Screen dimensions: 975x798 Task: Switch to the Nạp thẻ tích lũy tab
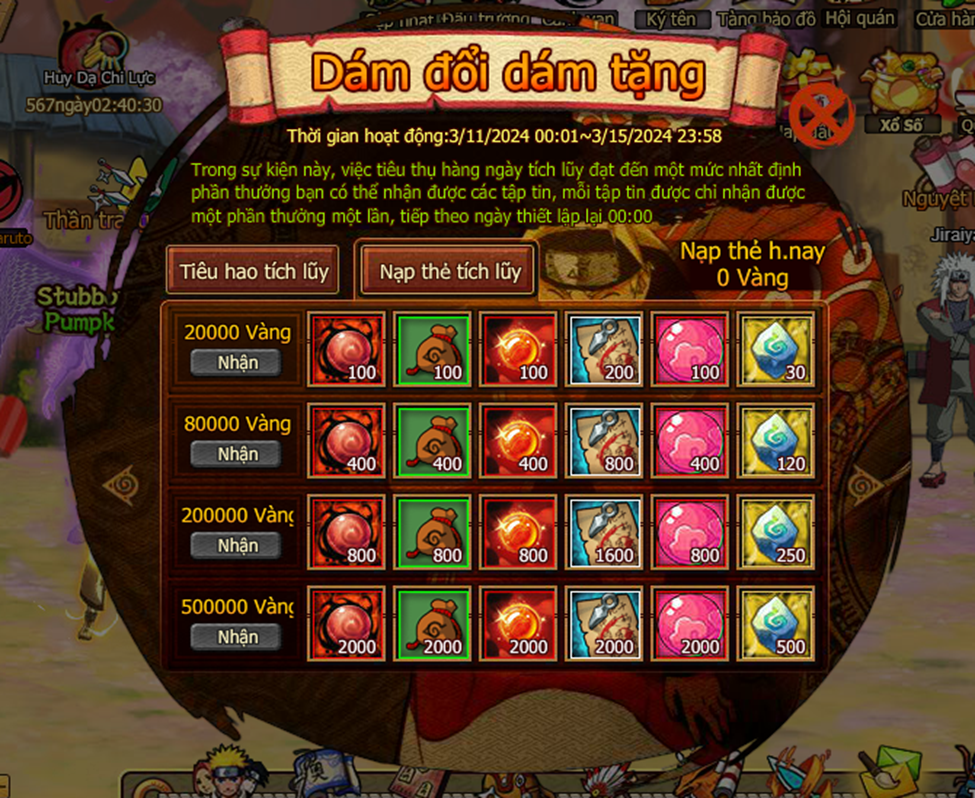point(450,271)
